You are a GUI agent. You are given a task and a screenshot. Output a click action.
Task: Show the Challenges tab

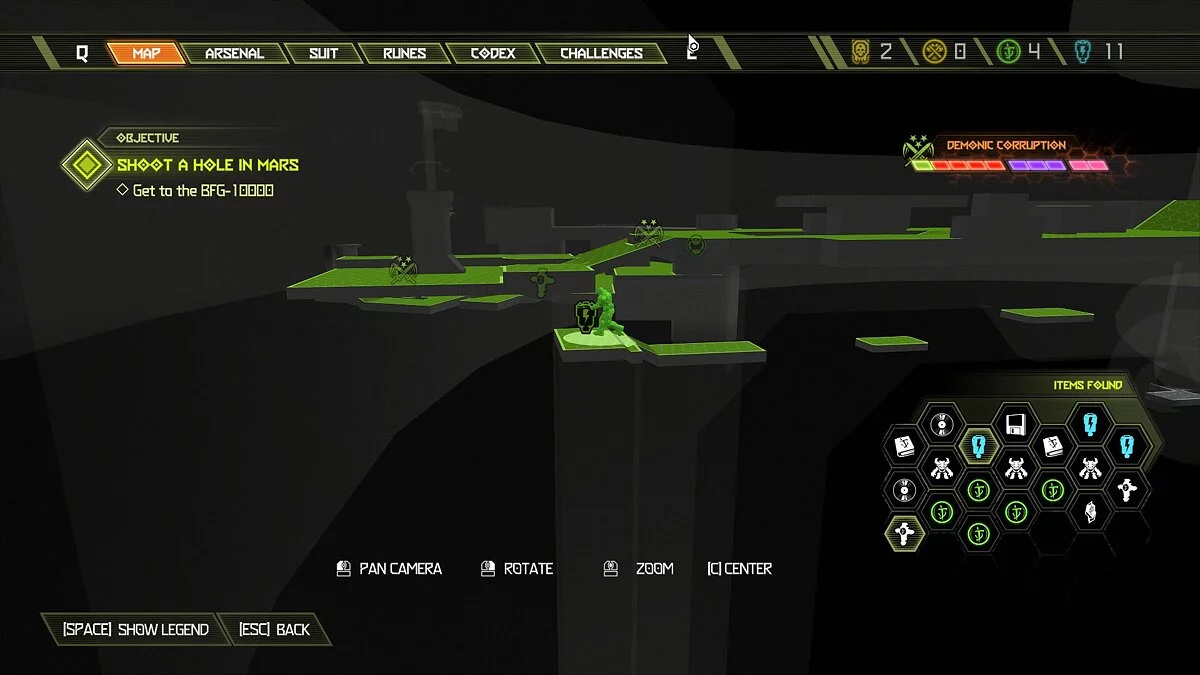click(602, 53)
